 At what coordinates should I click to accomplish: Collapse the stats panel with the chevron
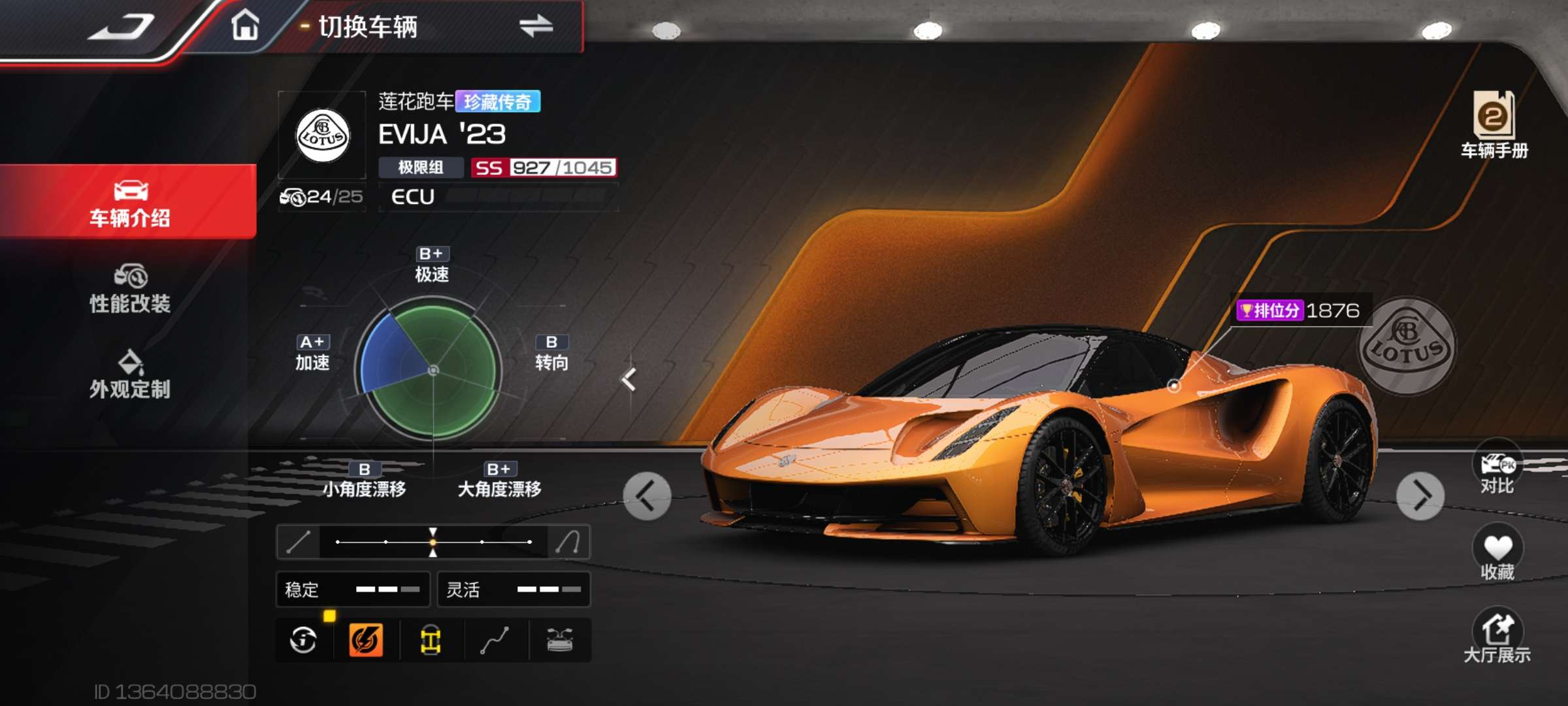click(629, 379)
